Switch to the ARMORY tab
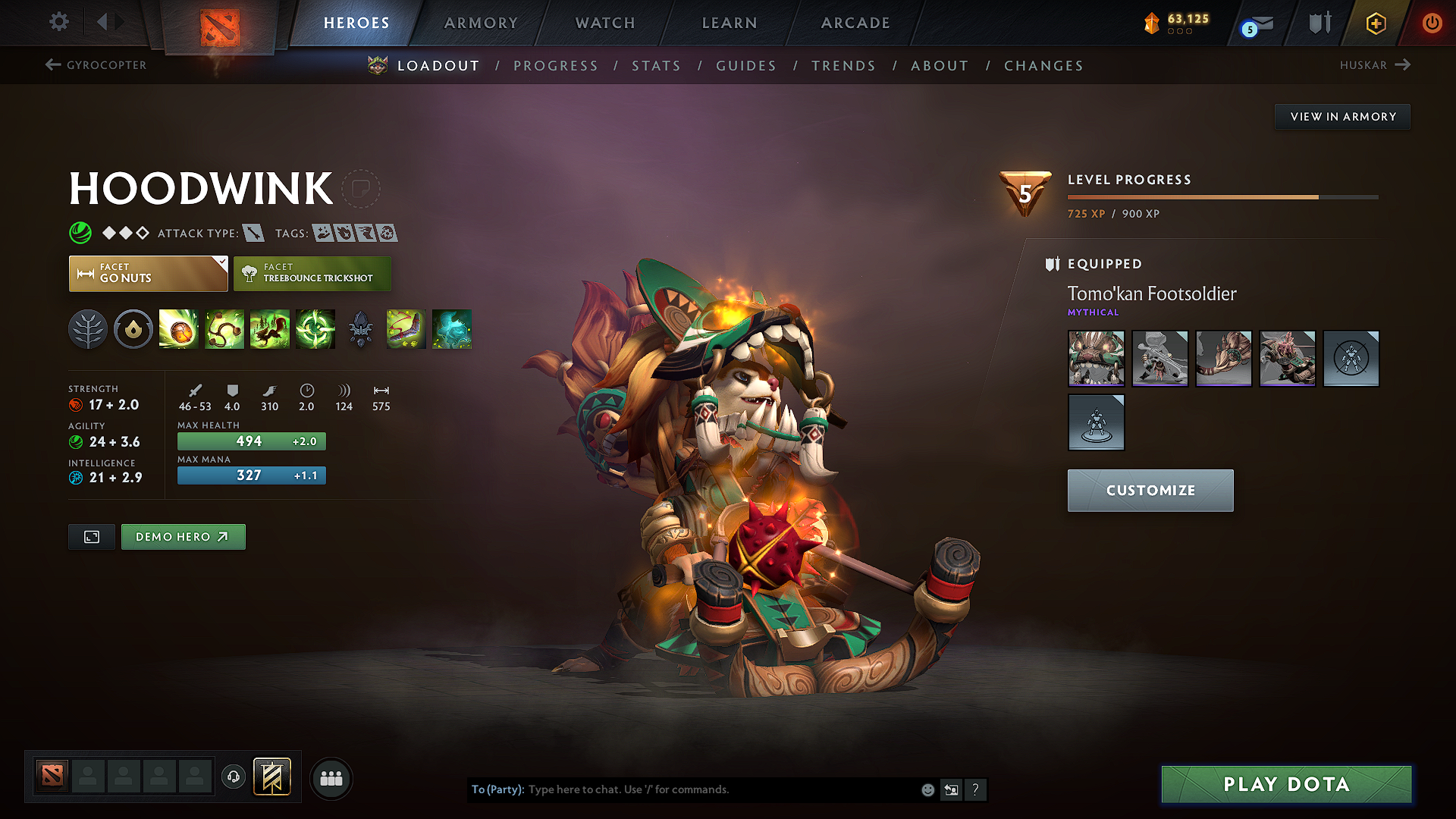1456x819 pixels. 480,23
